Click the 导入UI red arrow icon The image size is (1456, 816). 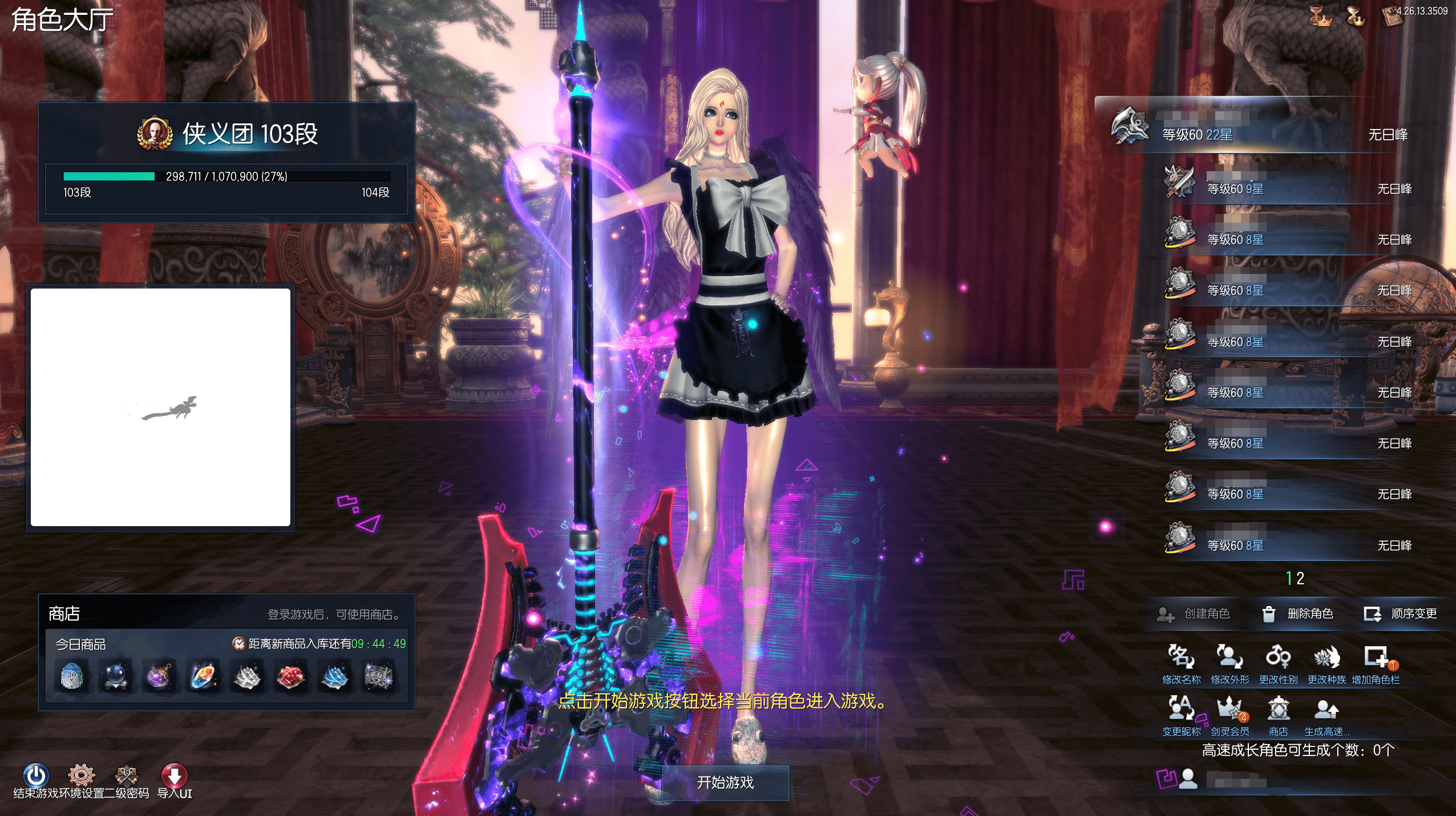point(175,776)
